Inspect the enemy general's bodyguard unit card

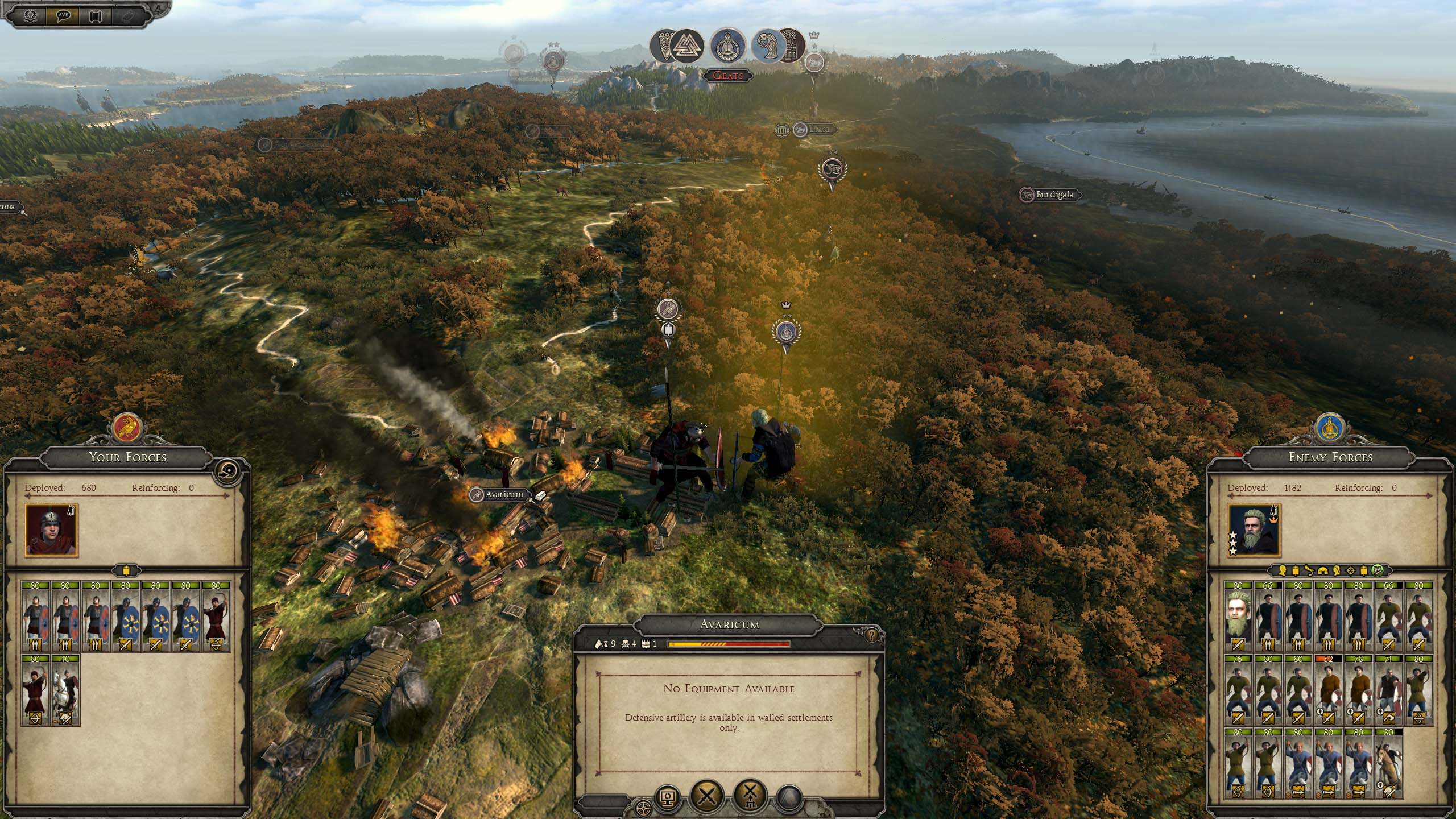pyautogui.click(x=1238, y=616)
